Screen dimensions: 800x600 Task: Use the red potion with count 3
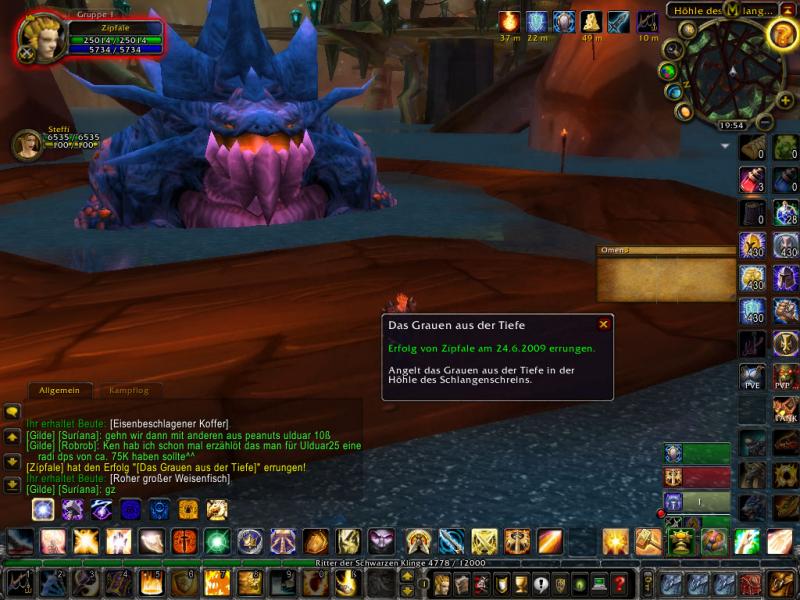coord(751,180)
